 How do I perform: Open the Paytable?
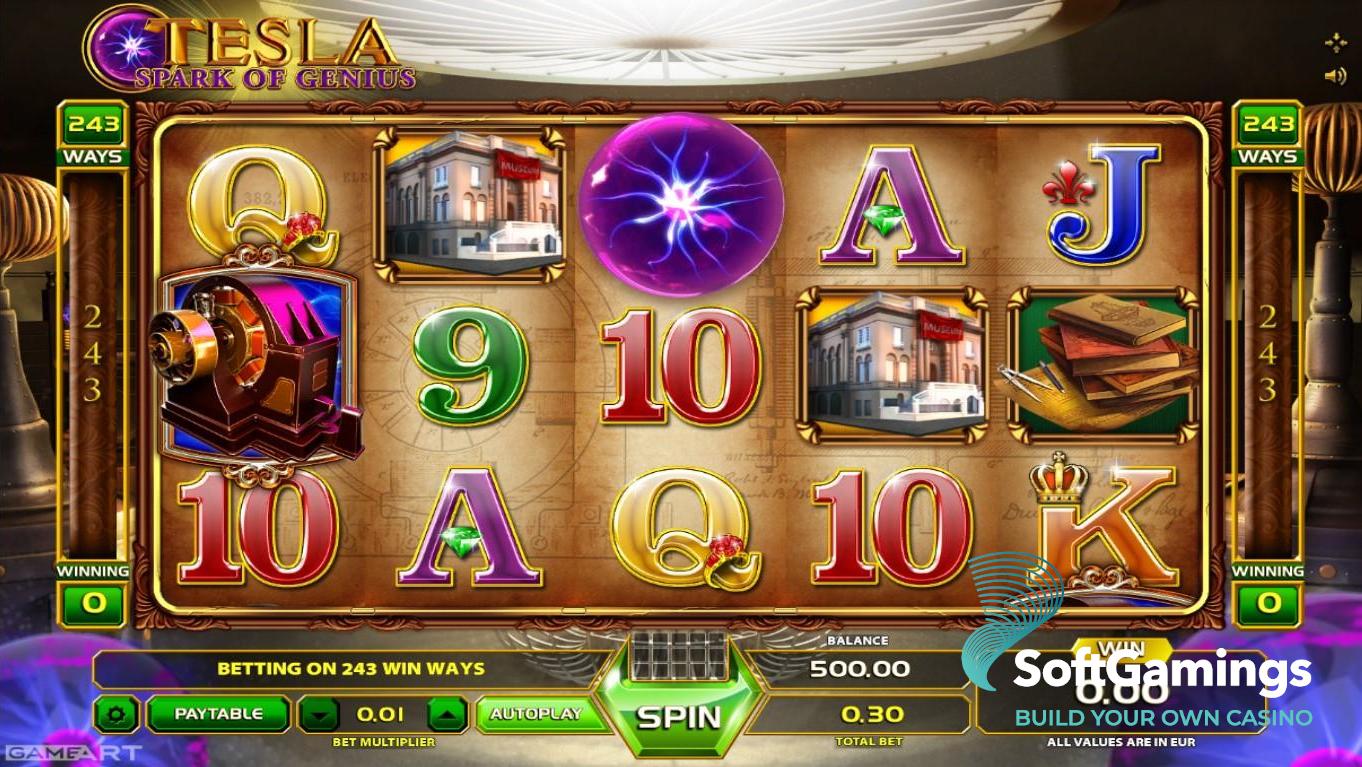218,714
